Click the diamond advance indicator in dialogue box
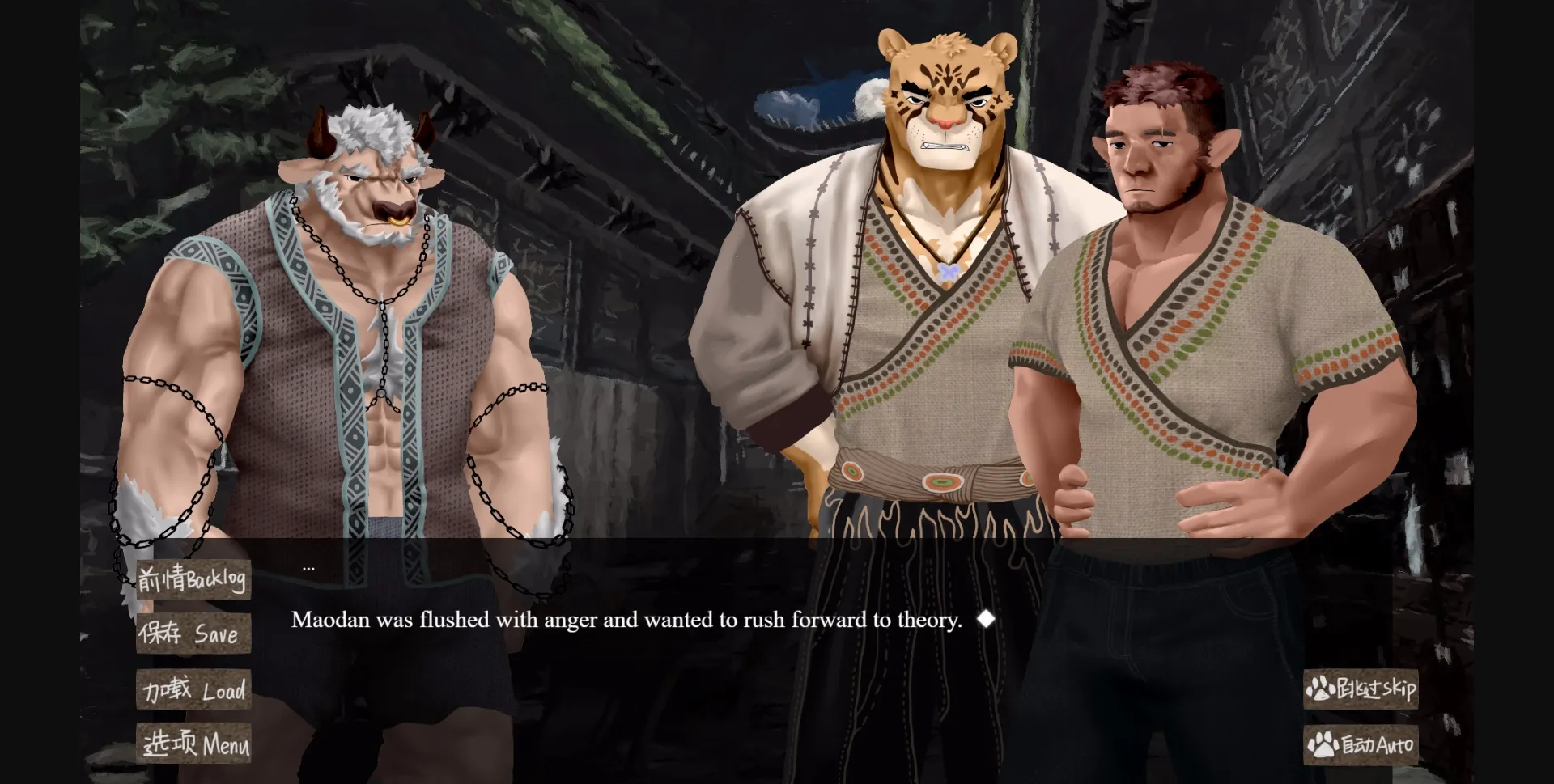This screenshot has width=1554, height=784. [x=986, y=619]
